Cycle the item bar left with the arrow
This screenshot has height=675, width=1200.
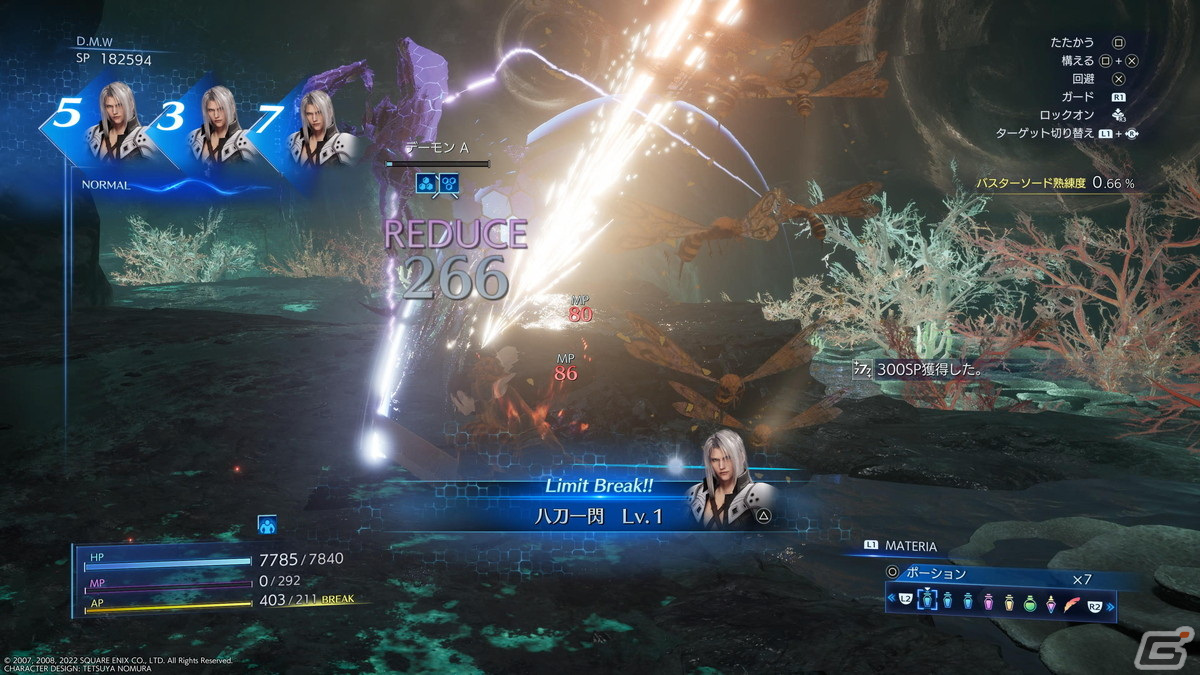pyautogui.click(x=890, y=601)
